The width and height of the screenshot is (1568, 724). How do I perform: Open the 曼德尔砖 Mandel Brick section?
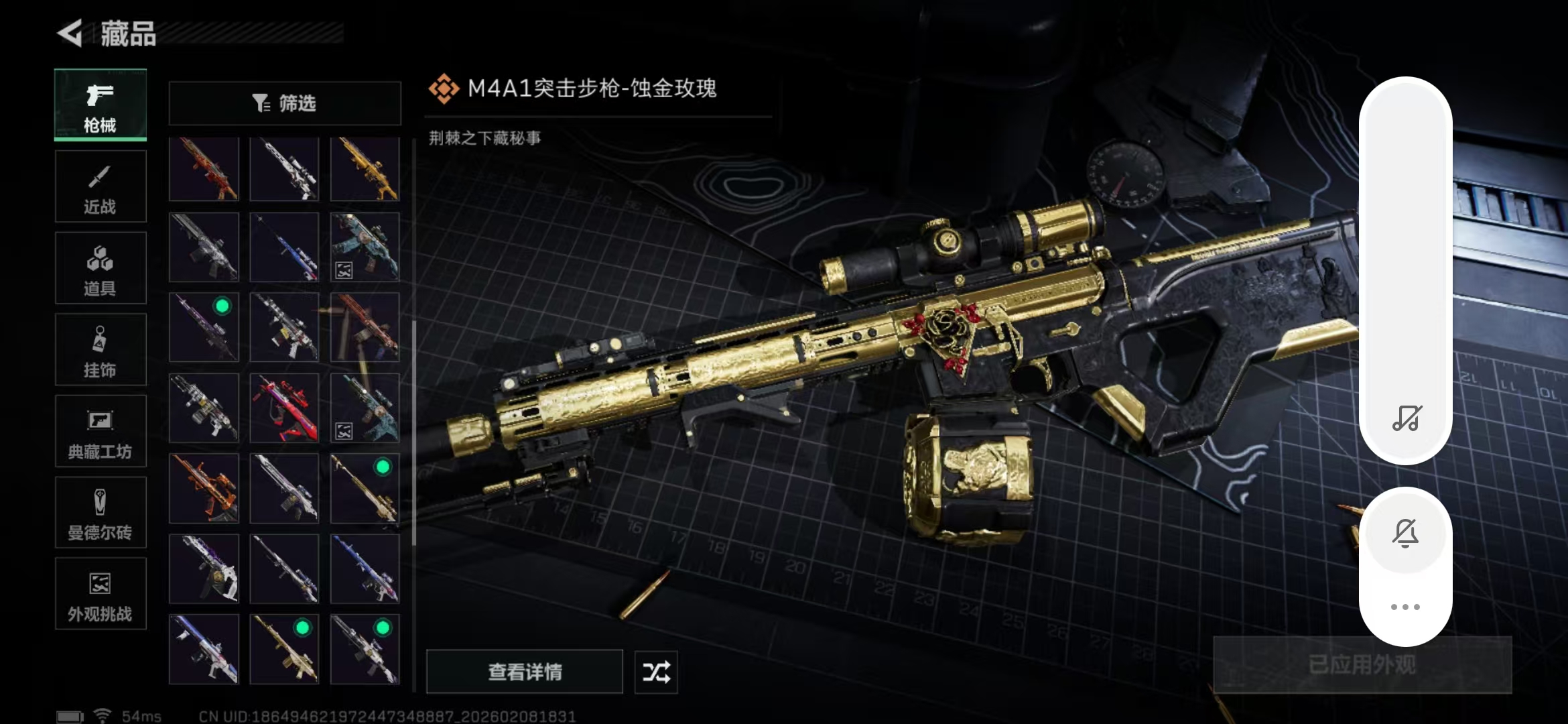pos(99,513)
